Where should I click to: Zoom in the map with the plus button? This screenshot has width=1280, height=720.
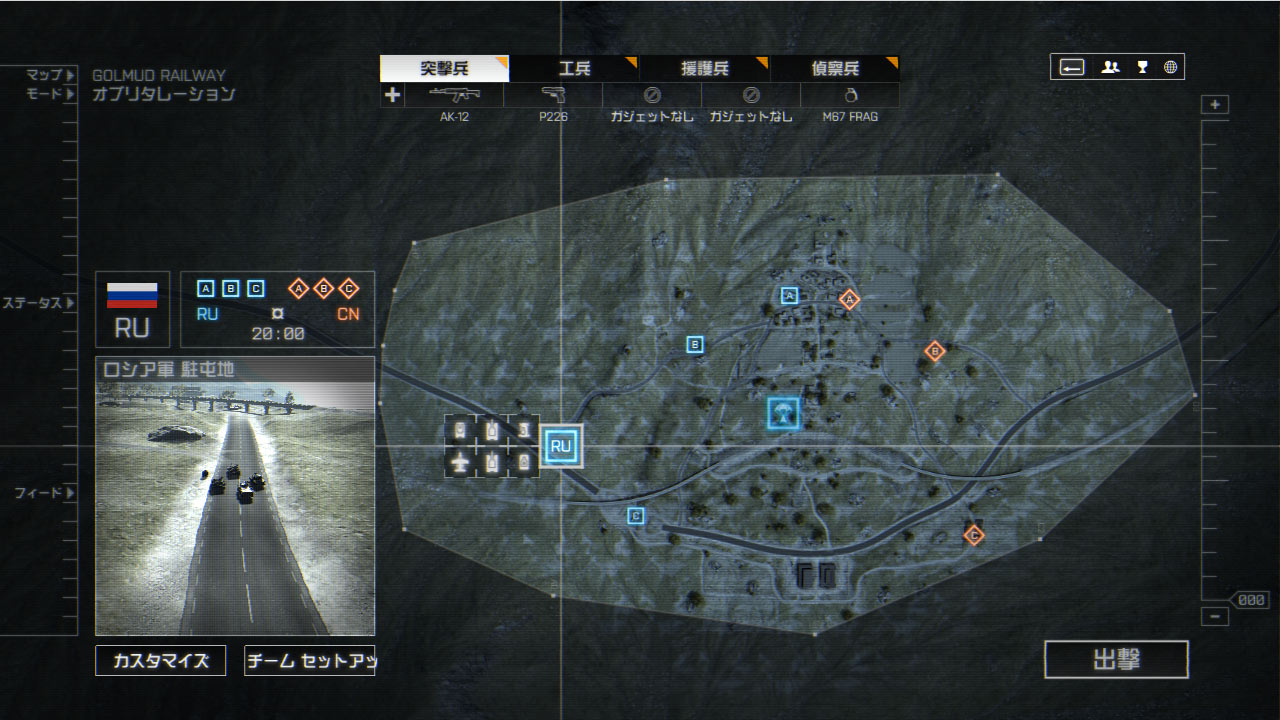coord(1215,105)
